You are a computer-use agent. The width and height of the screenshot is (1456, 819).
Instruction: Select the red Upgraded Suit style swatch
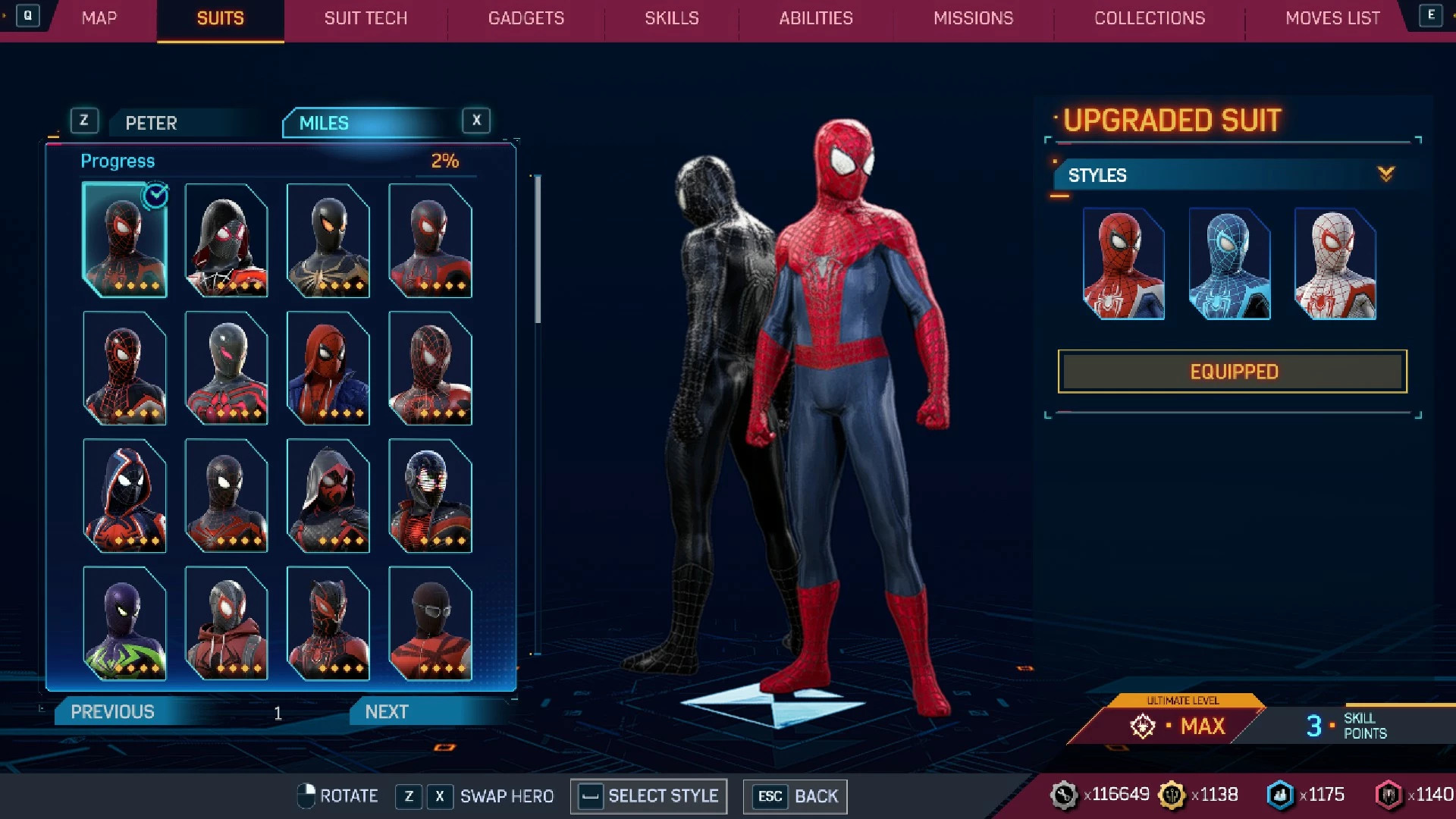tap(1123, 264)
